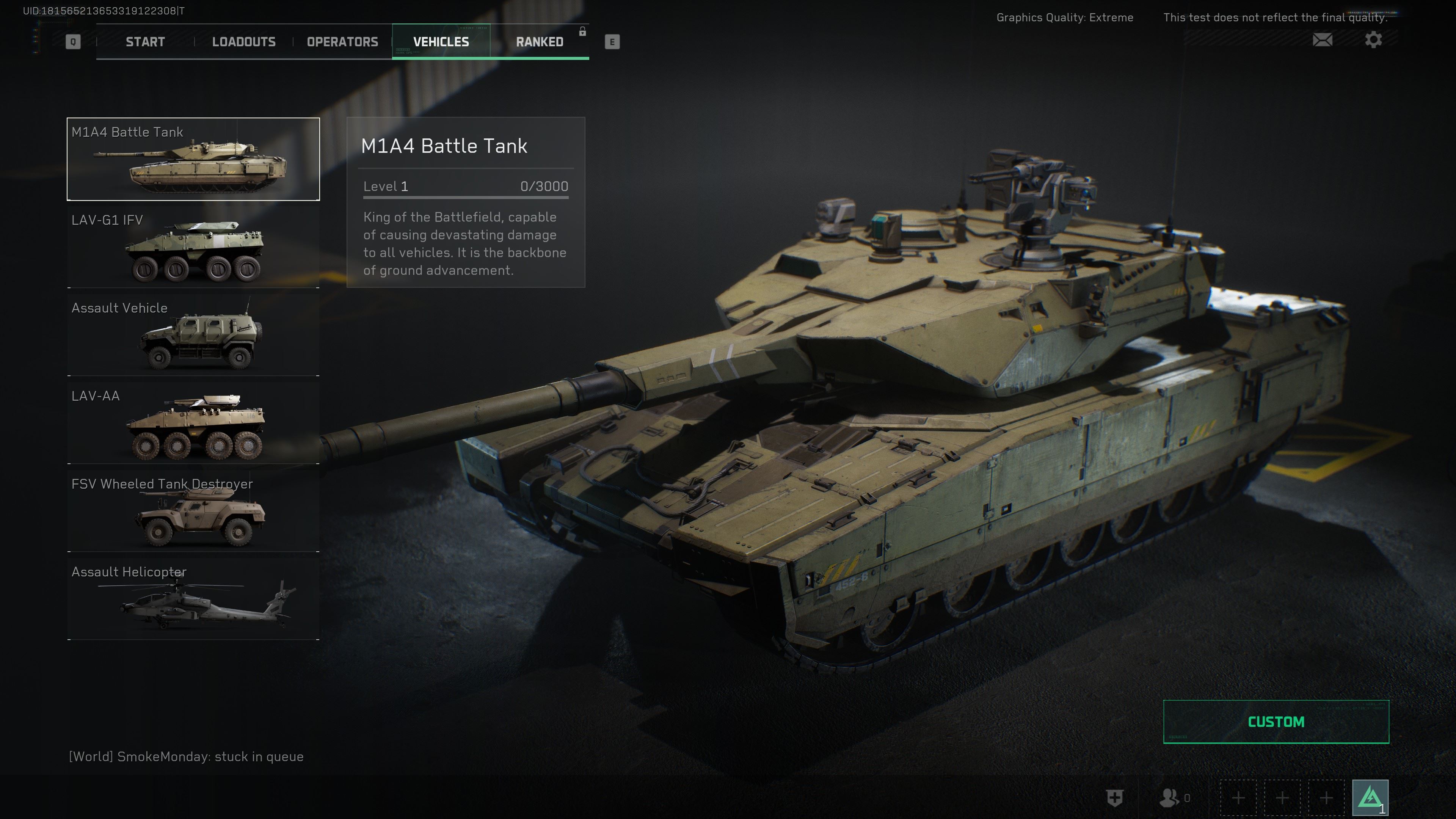The height and width of the screenshot is (819, 1456).
Task: Open settings with the gear icon
Action: (1373, 40)
